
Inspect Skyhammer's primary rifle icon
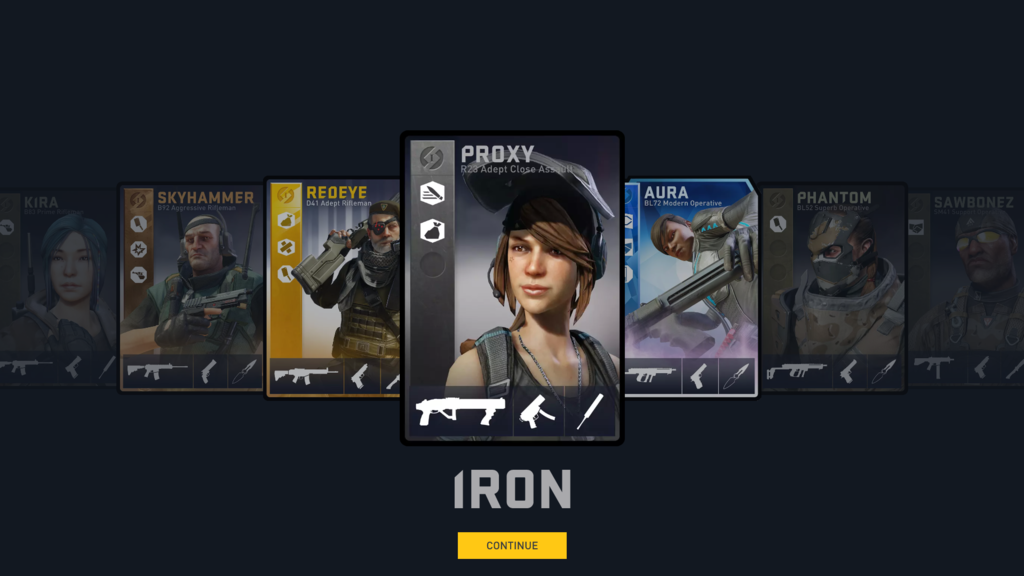pos(156,372)
